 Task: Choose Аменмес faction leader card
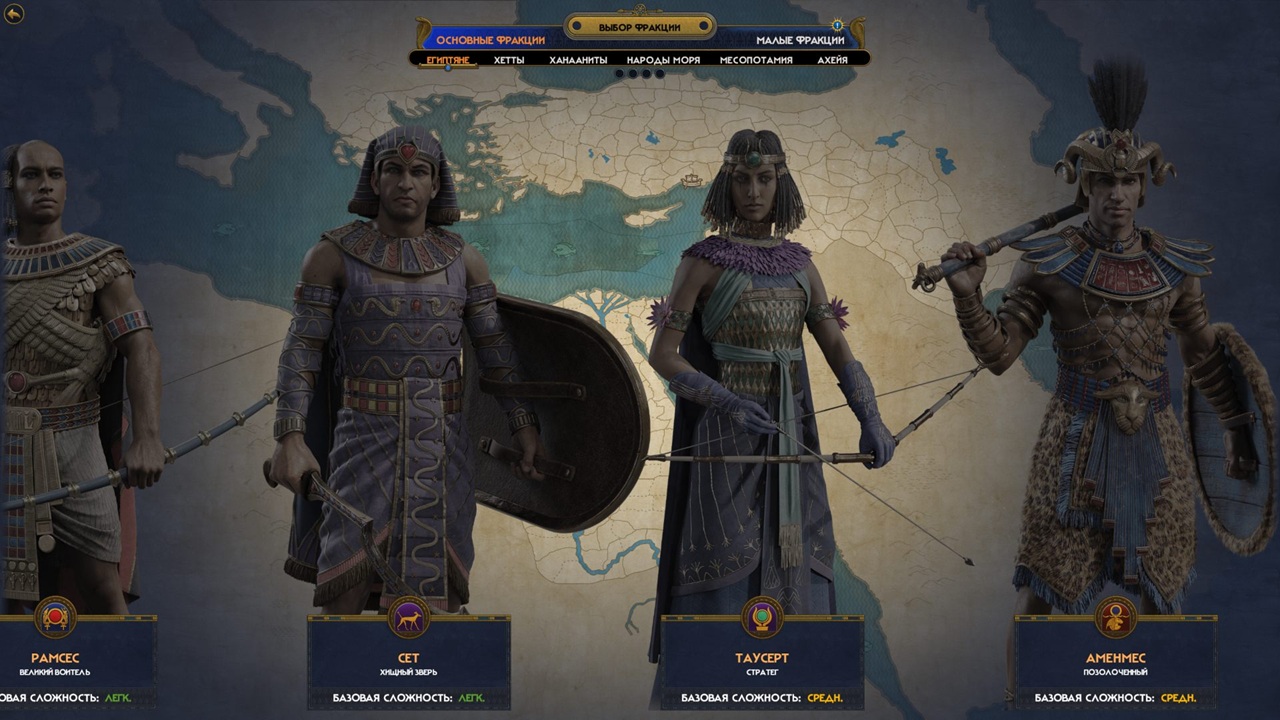click(x=1115, y=664)
